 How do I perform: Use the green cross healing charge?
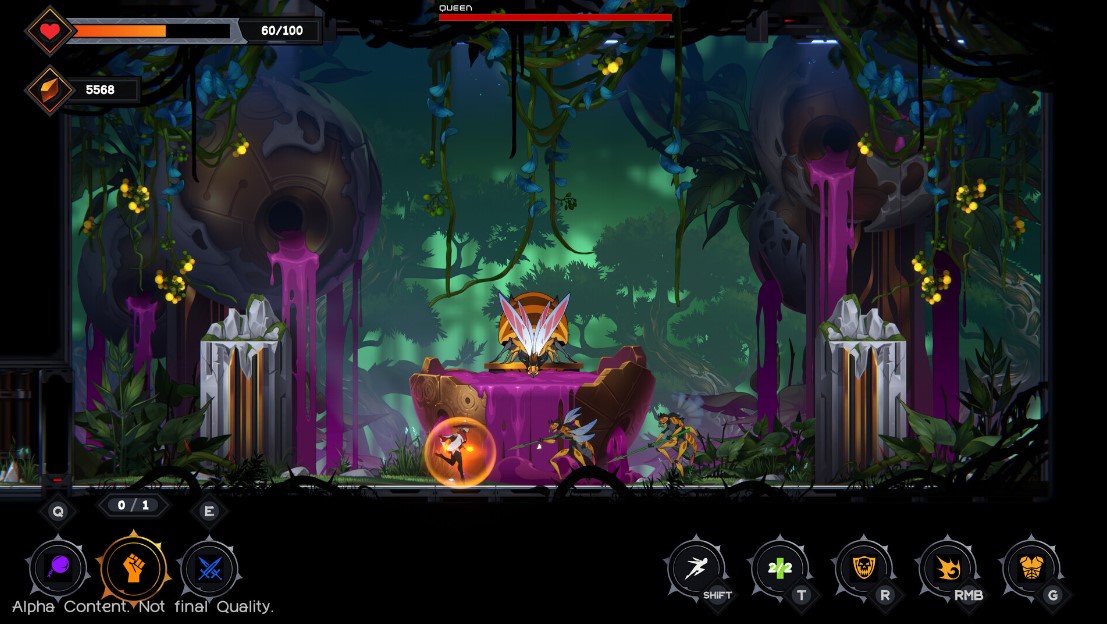click(779, 570)
